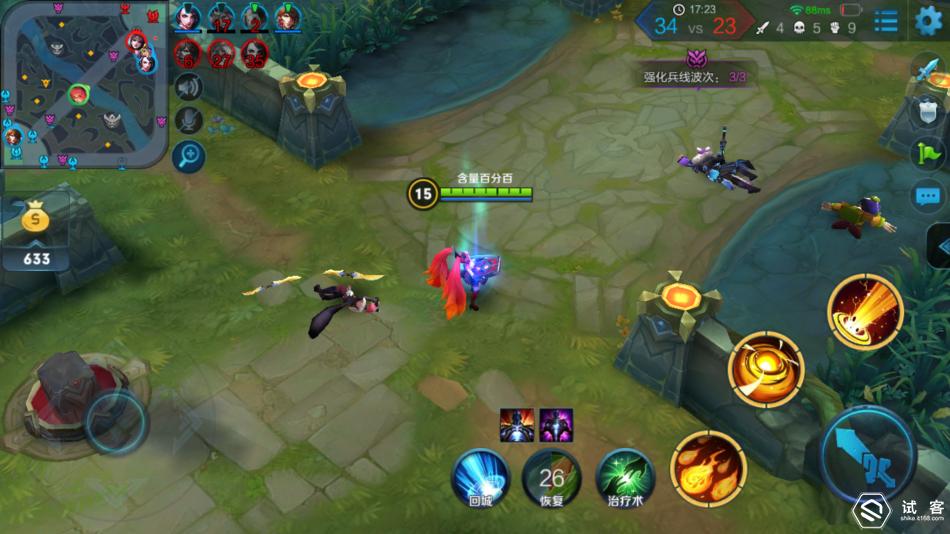Tap the minimap
The height and width of the screenshot is (534, 950).
[x=83, y=83]
